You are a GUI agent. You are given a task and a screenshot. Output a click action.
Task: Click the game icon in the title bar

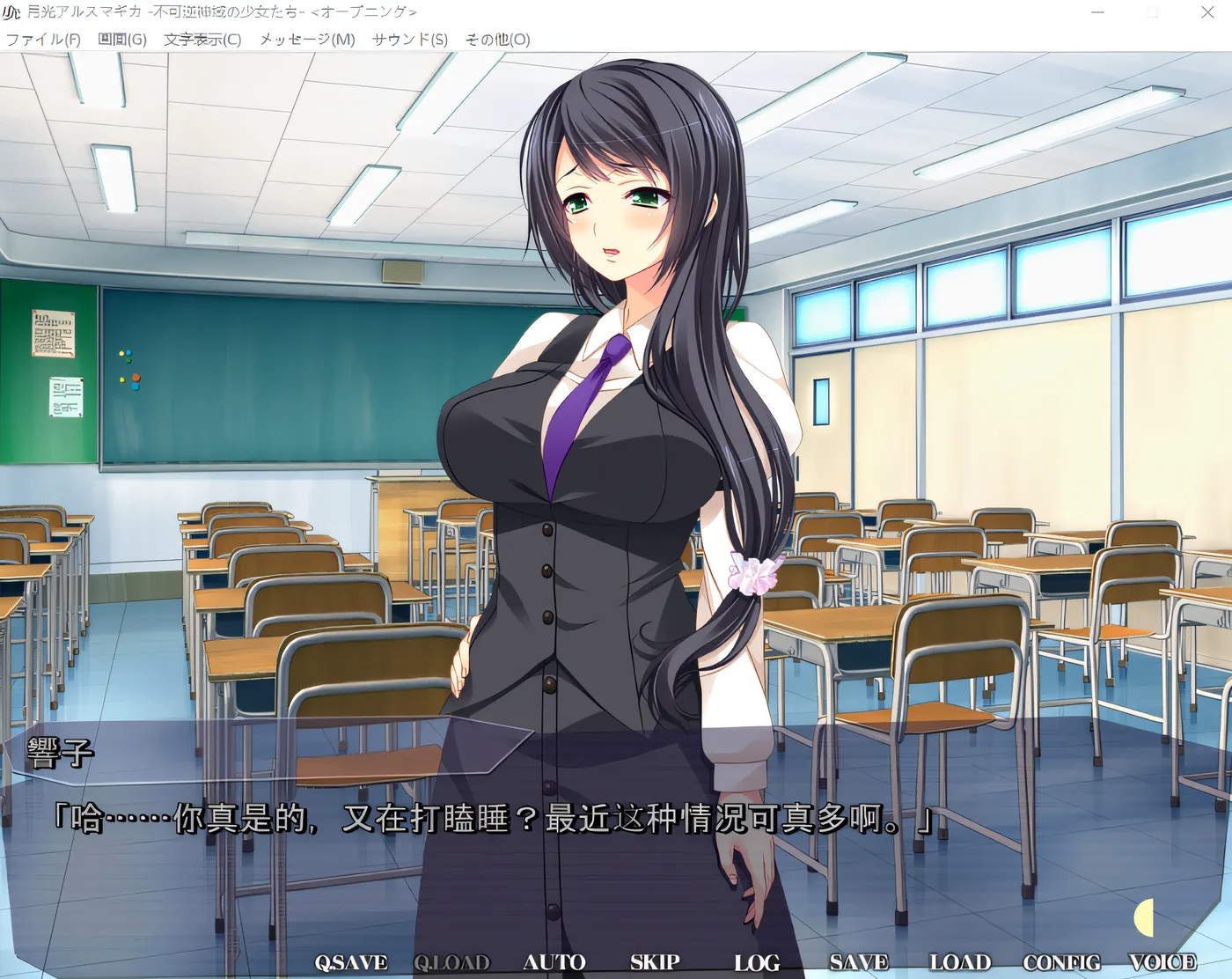(x=12, y=11)
